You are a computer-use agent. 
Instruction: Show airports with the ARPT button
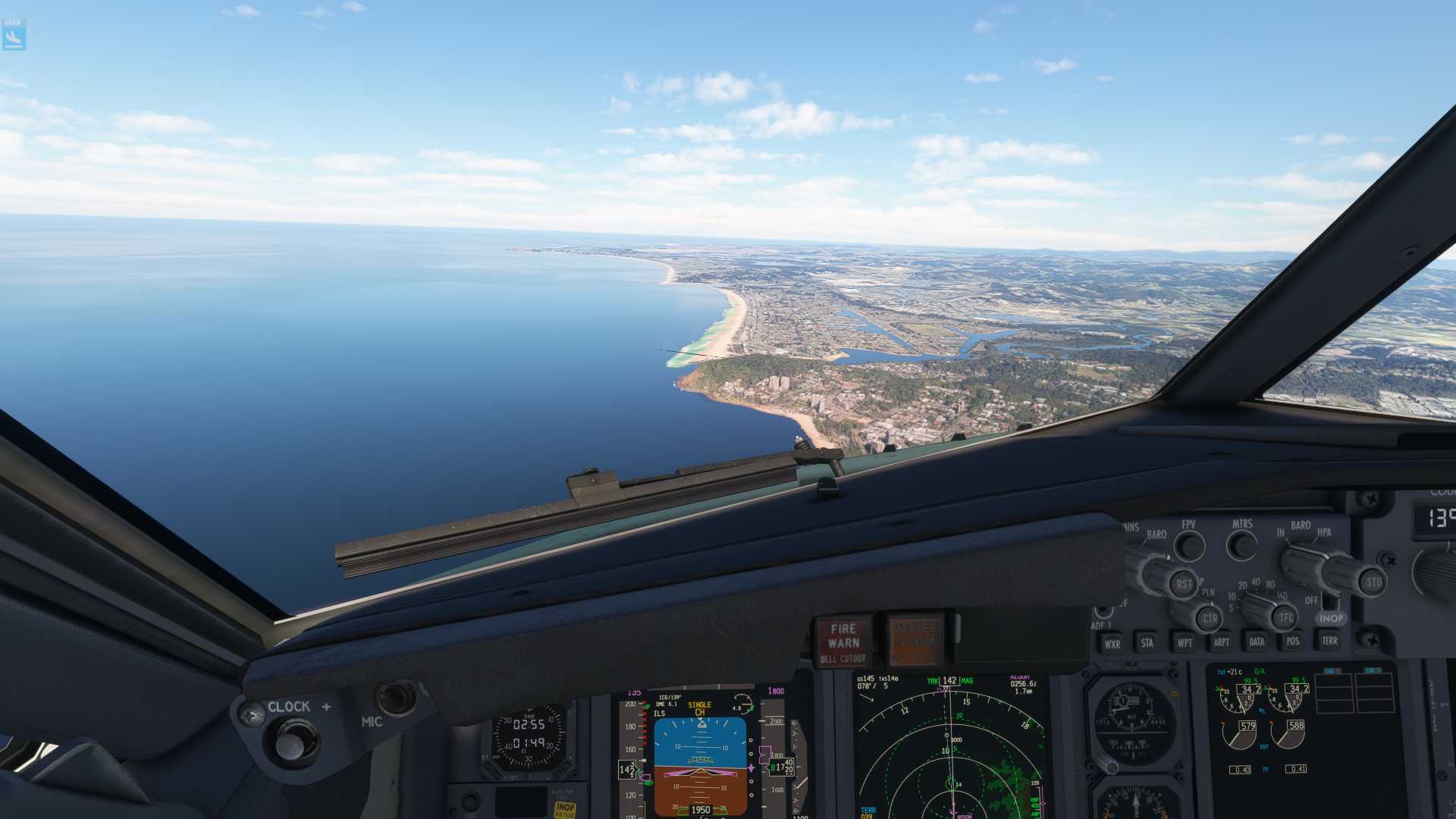point(1221,642)
